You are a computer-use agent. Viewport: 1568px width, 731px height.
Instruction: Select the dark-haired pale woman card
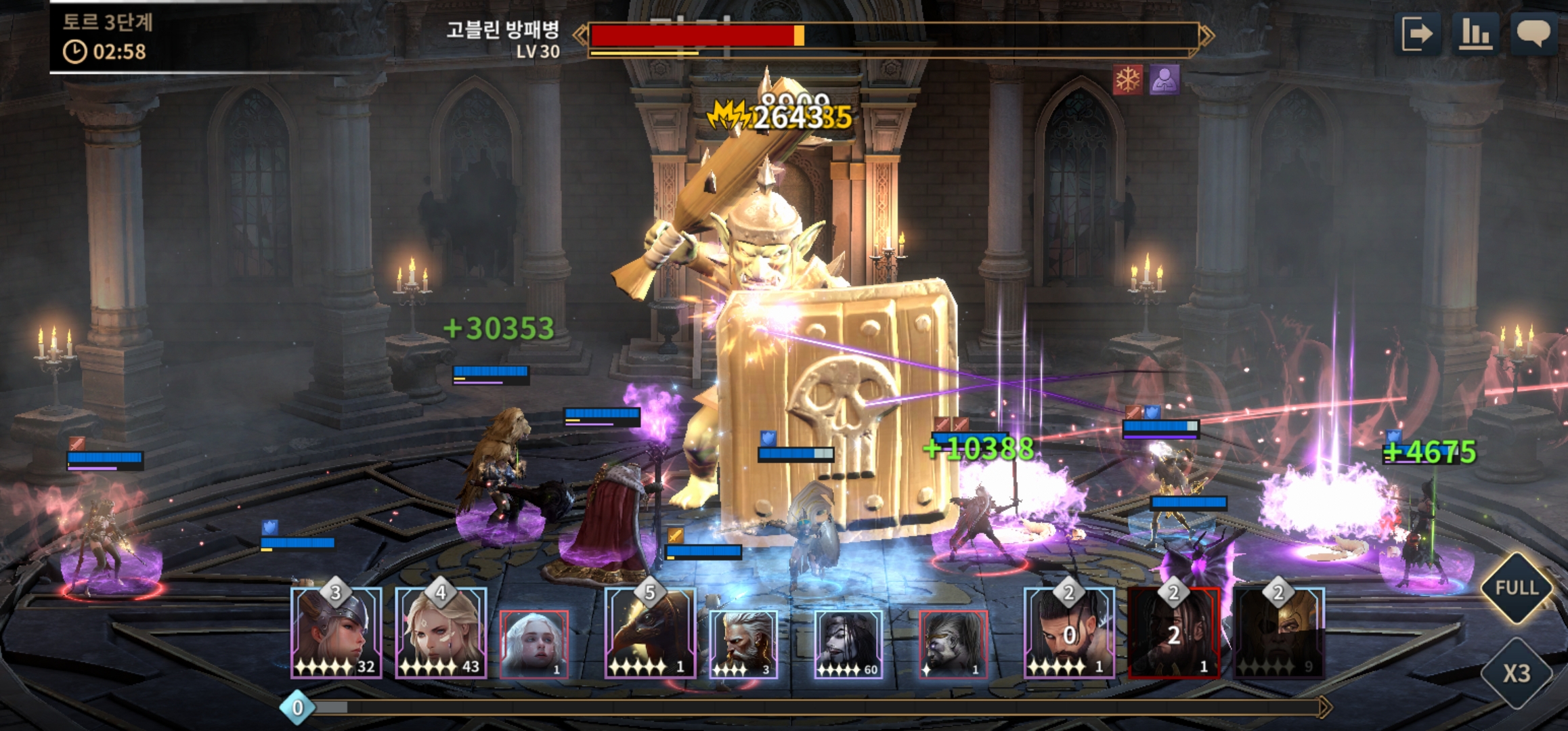[848, 644]
